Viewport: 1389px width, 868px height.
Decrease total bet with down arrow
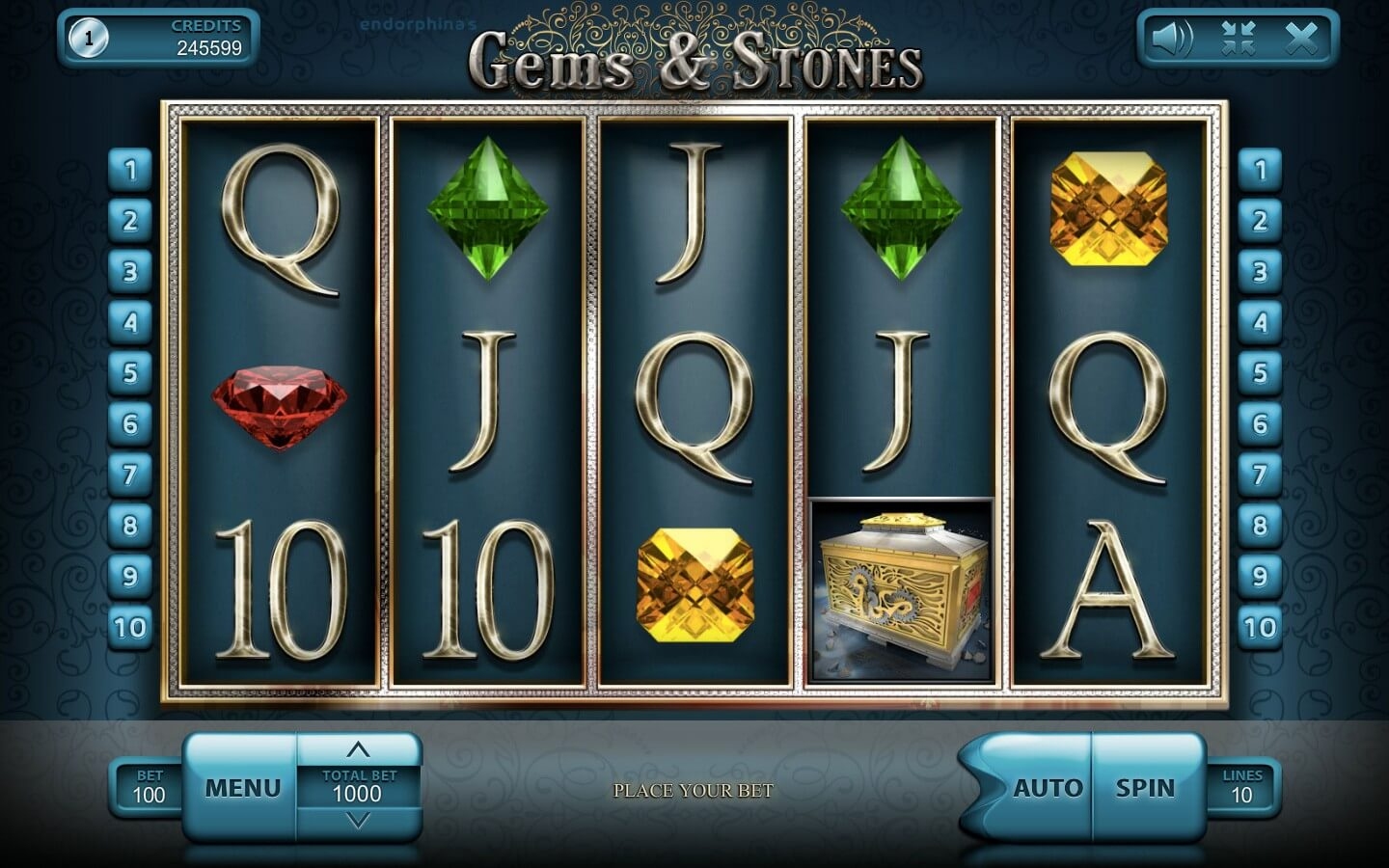click(358, 822)
